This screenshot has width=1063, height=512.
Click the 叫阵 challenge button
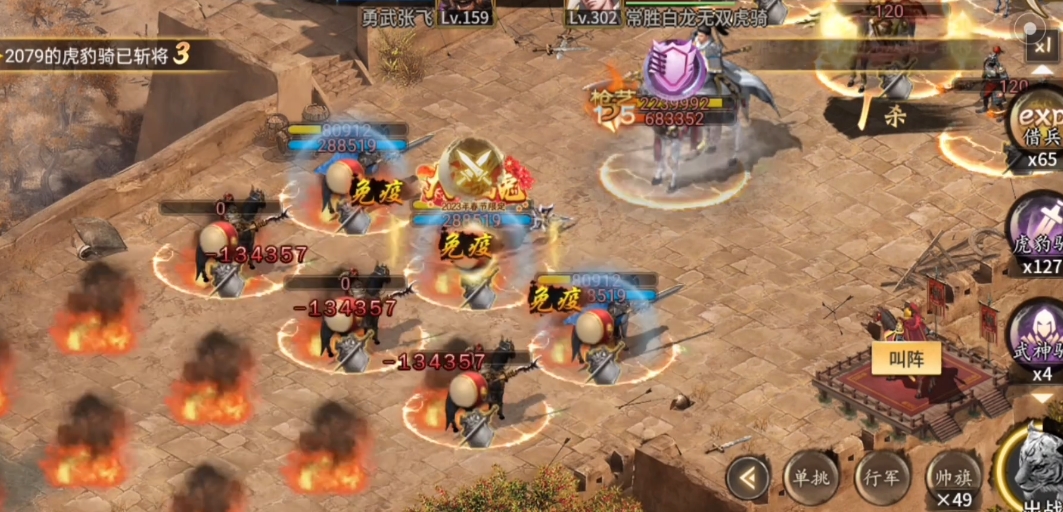click(898, 359)
